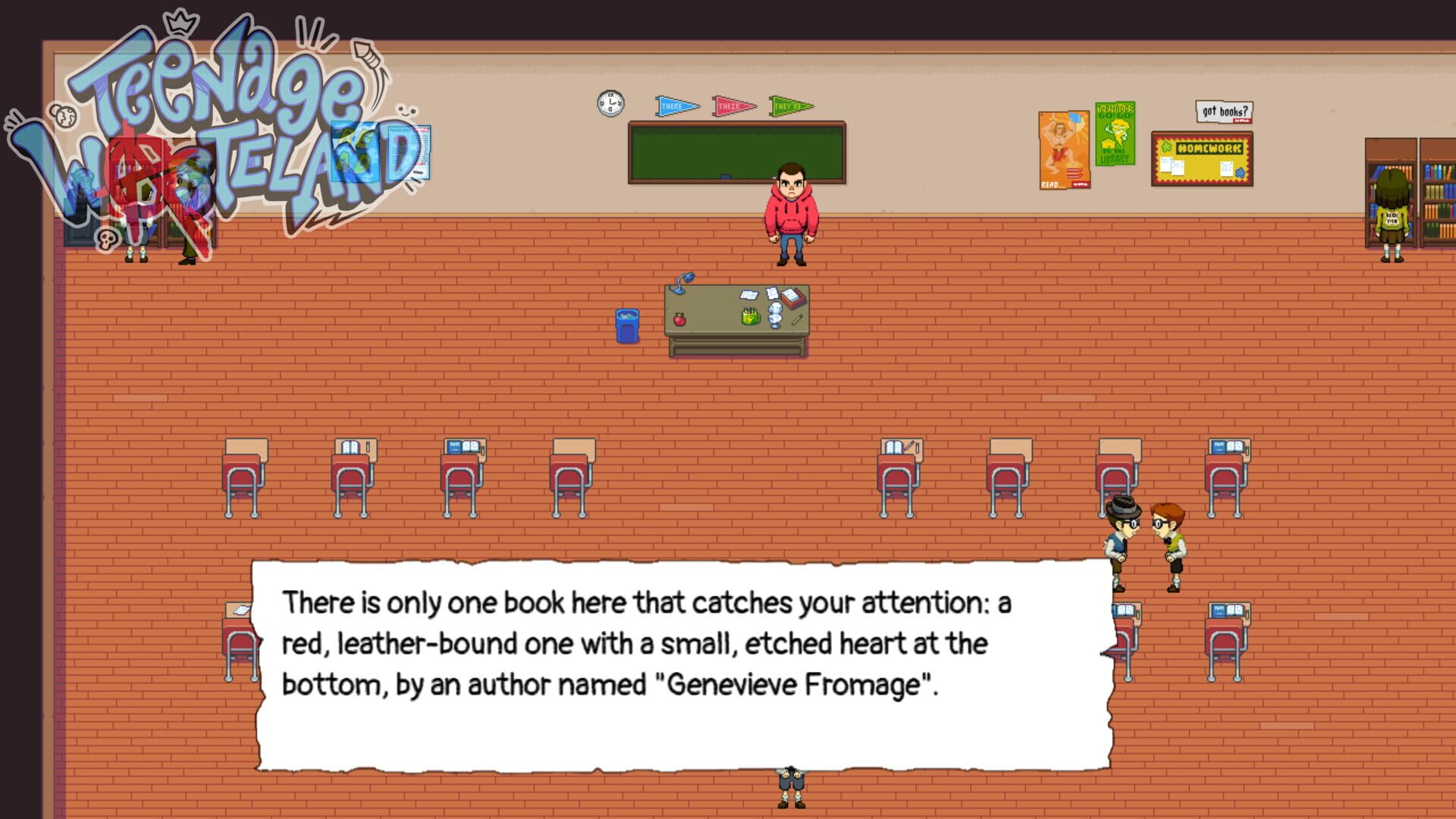Click the blue trash can beside the desk
This screenshot has width=1456, height=819.
point(626,326)
